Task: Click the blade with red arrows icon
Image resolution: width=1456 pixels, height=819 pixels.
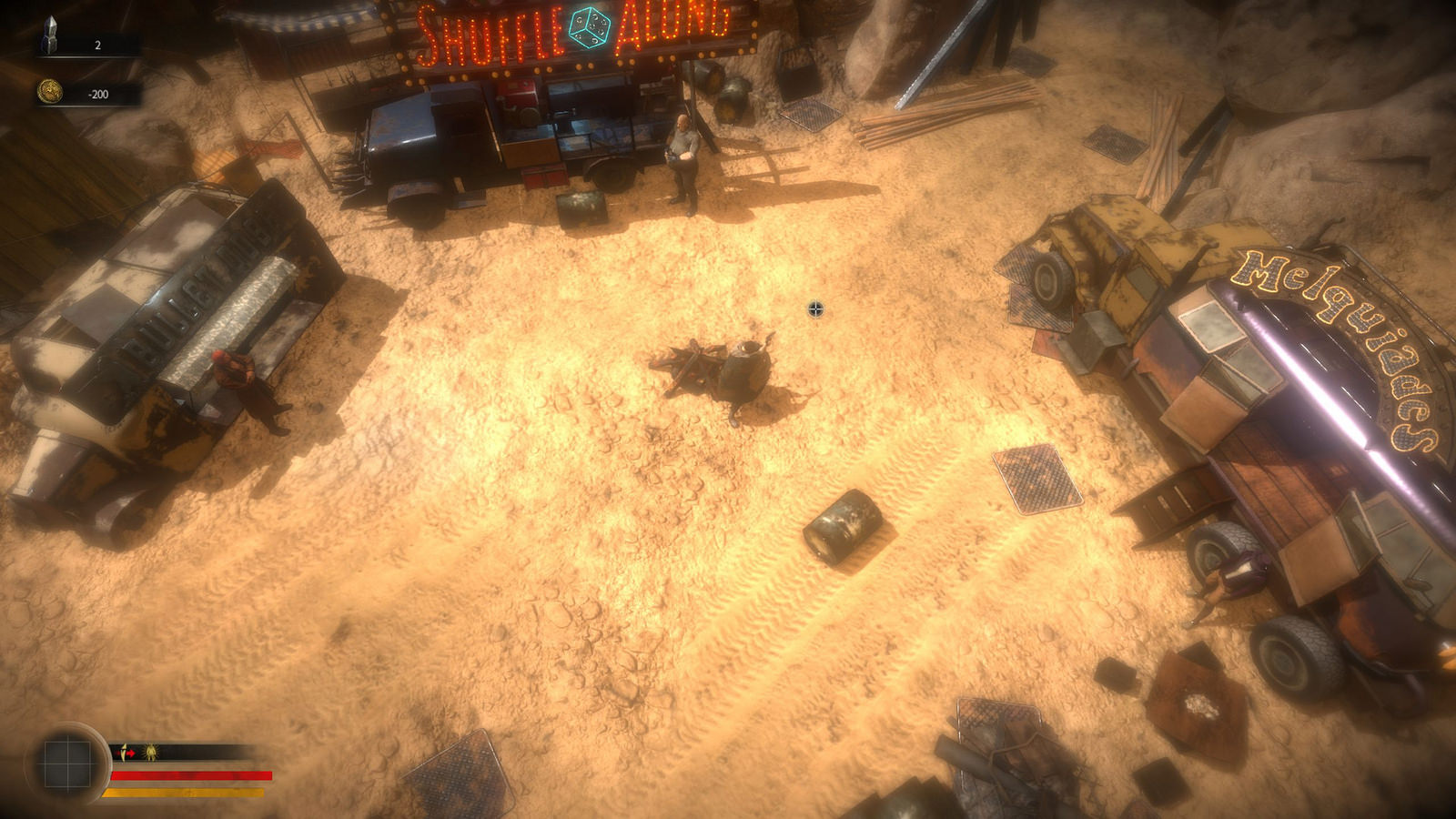Action: pos(127,753)
